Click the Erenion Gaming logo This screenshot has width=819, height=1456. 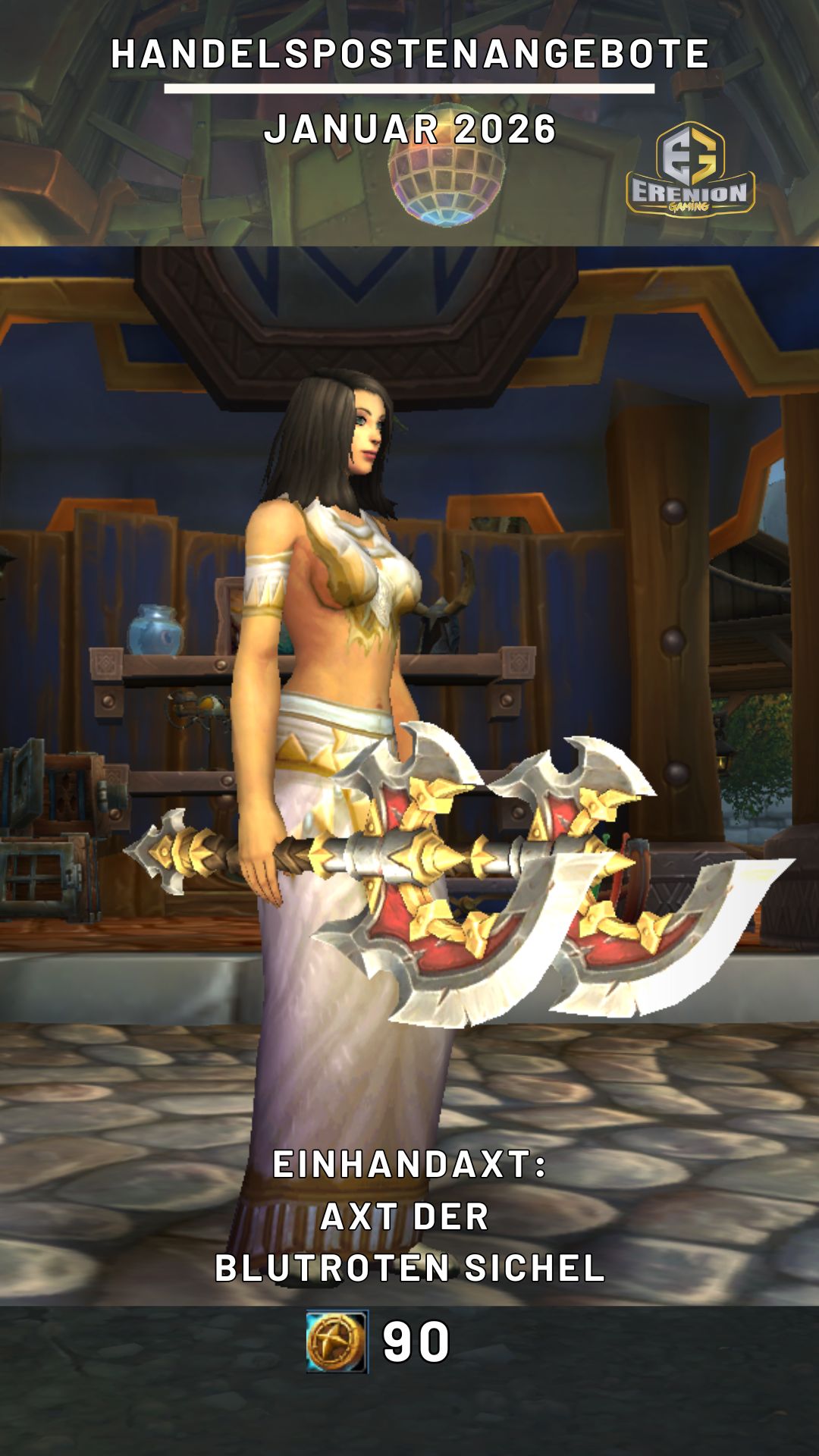point(690,170)
